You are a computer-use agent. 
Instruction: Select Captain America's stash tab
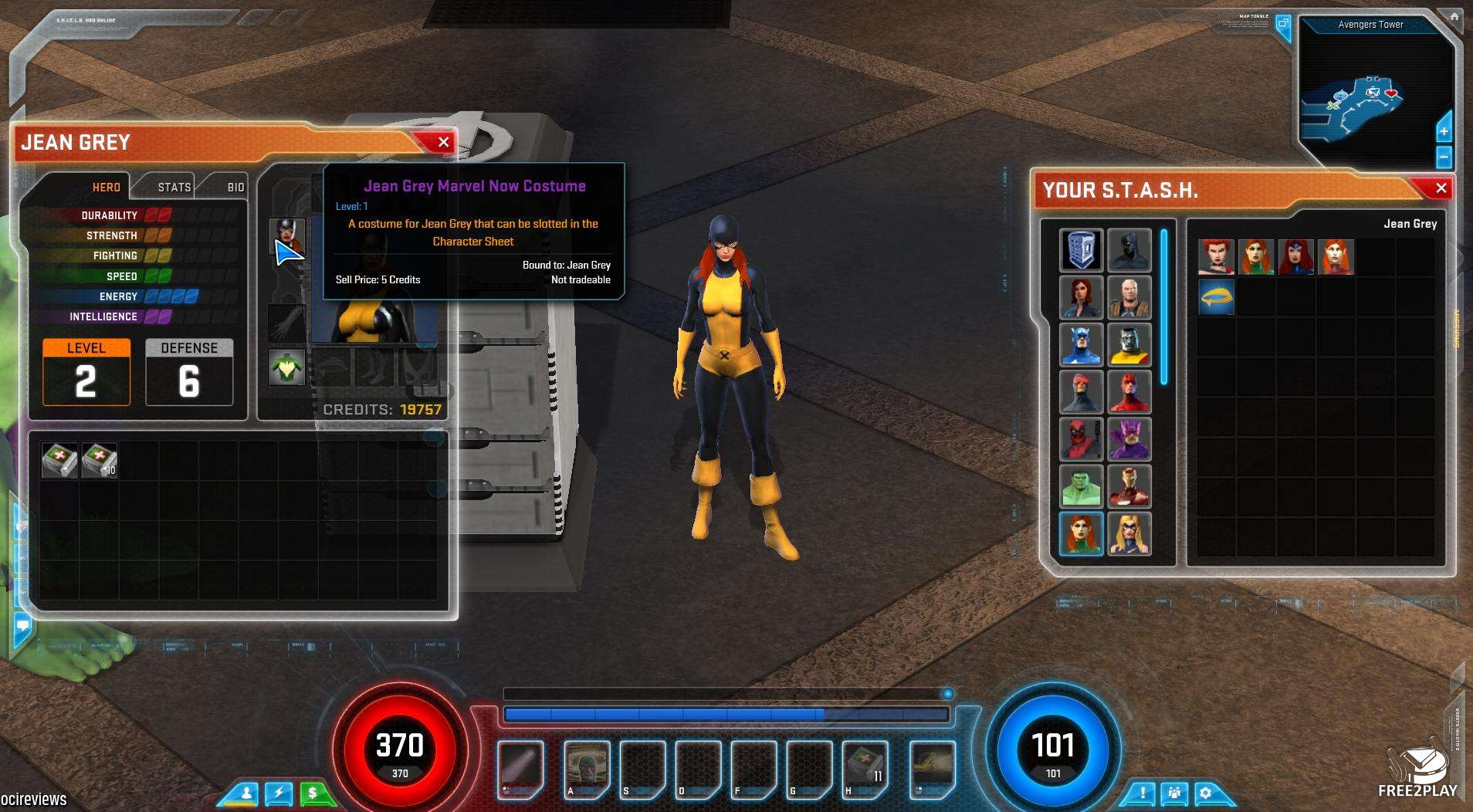pos(1081,344)
